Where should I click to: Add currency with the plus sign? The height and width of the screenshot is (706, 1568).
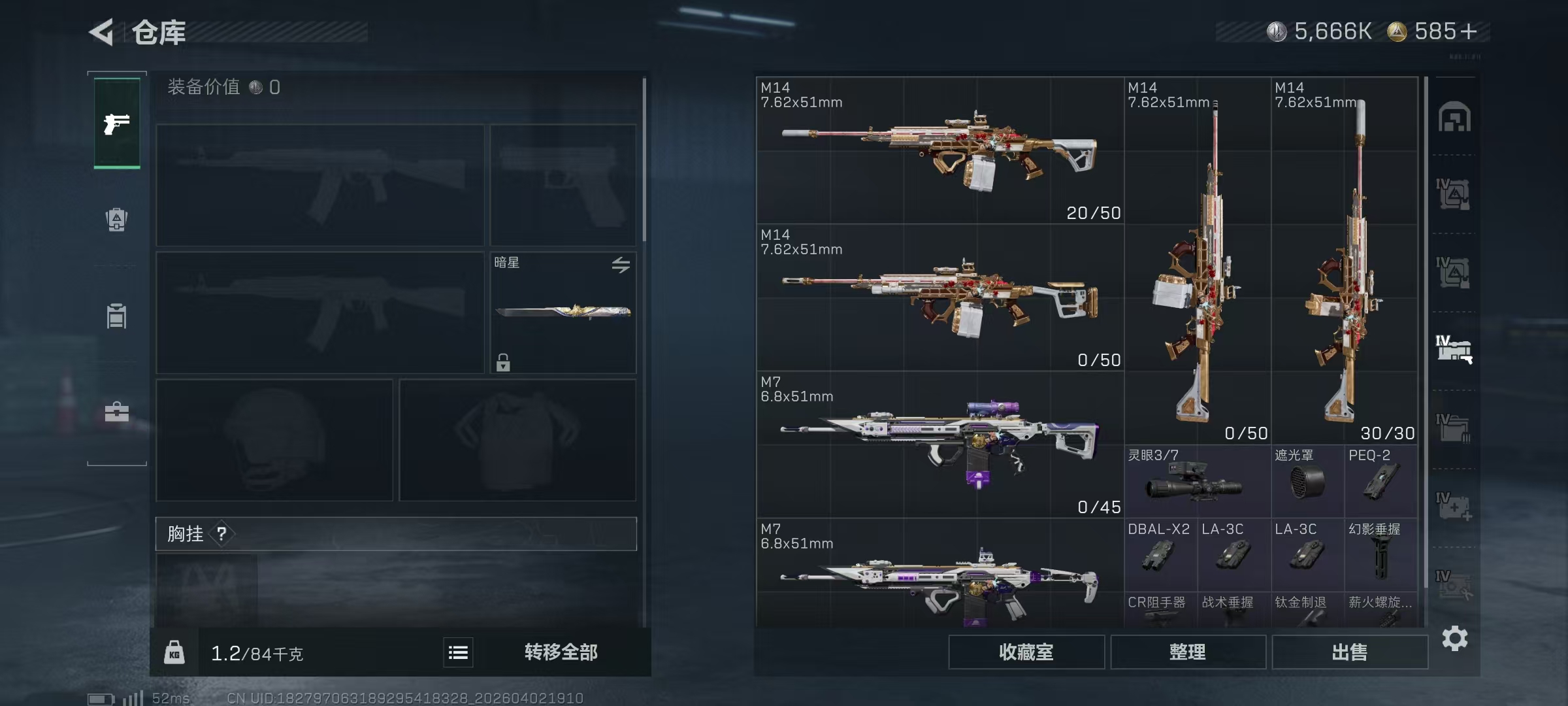[x=1469, y=31]
